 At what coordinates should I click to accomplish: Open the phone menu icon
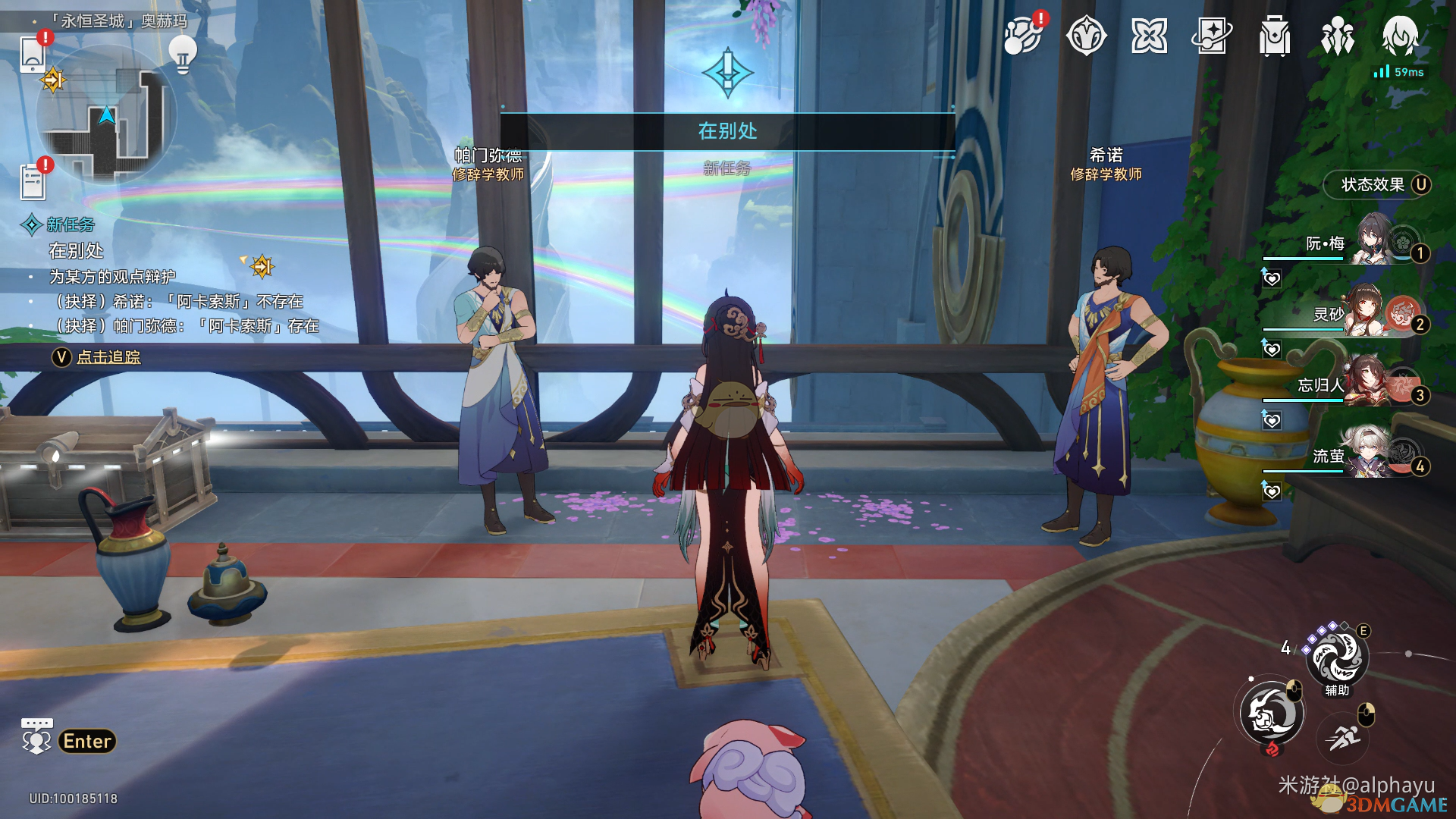pos(33,54)
